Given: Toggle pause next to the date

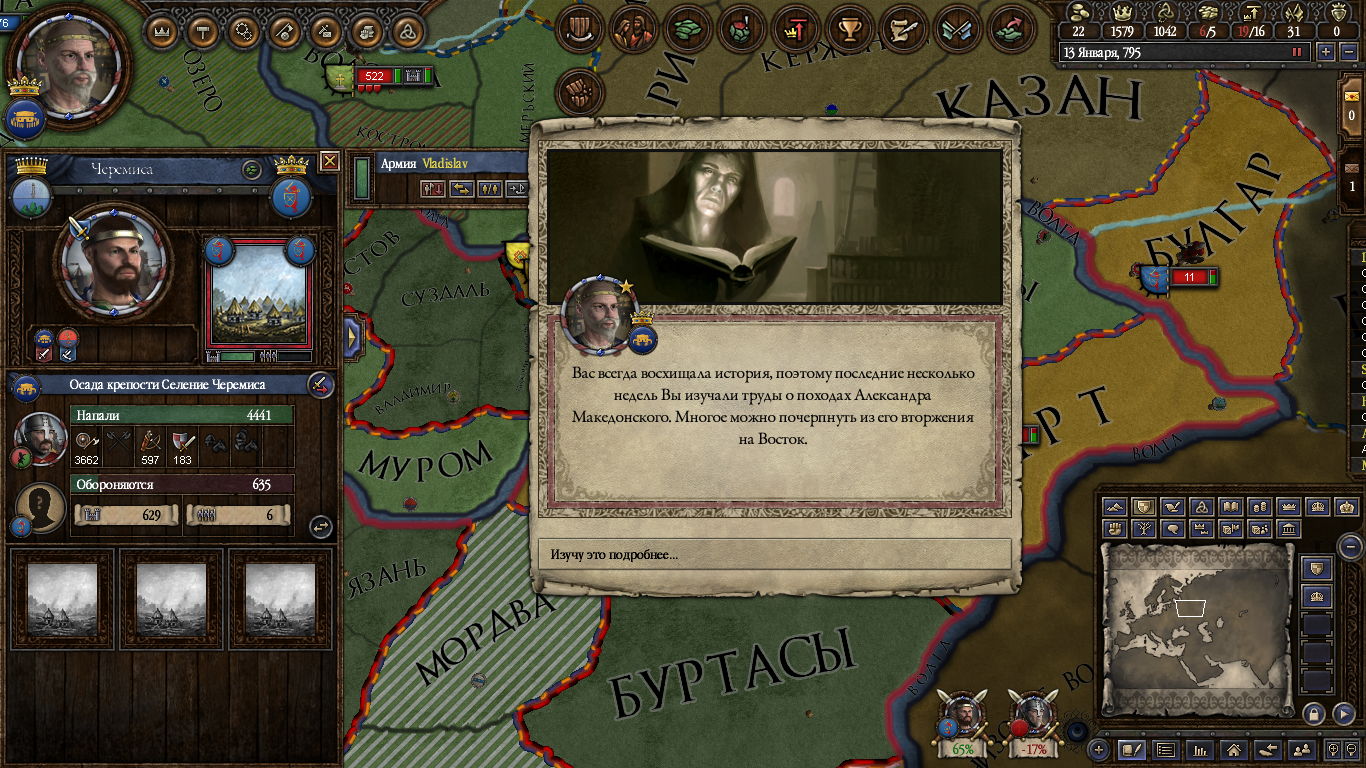Looking at the screenshot, I should pos(1298,52).
